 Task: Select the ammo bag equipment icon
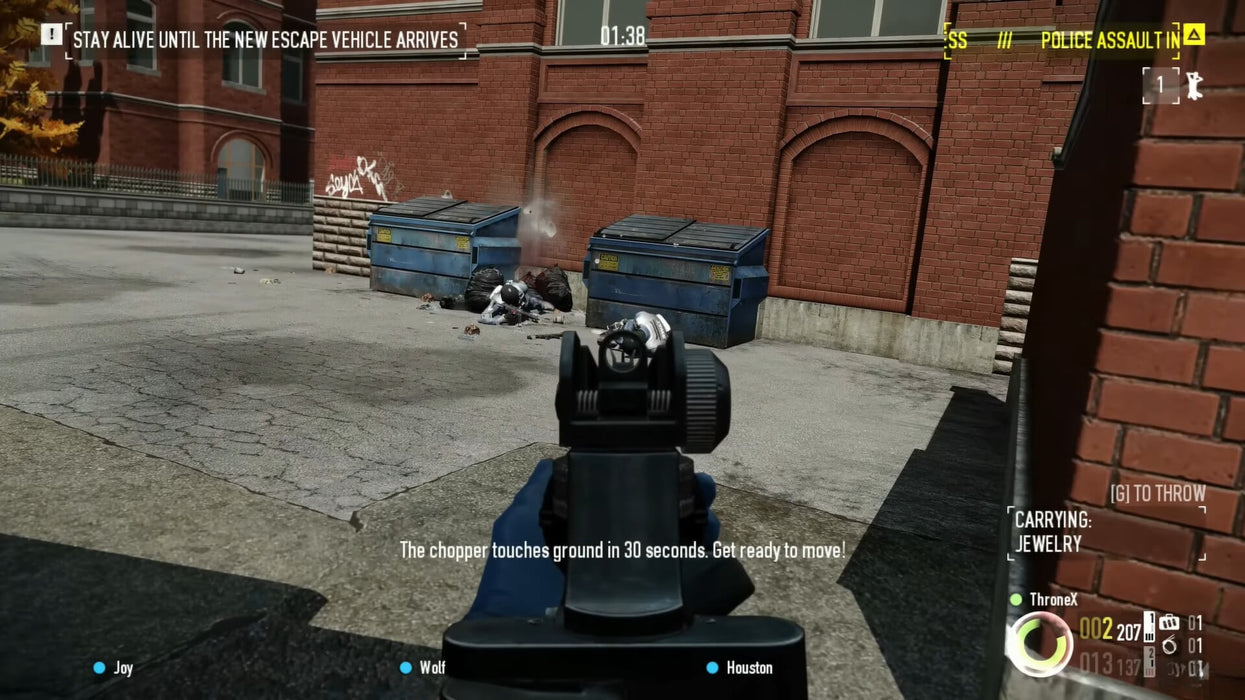pyautogui.click(x=1169, y=623)
